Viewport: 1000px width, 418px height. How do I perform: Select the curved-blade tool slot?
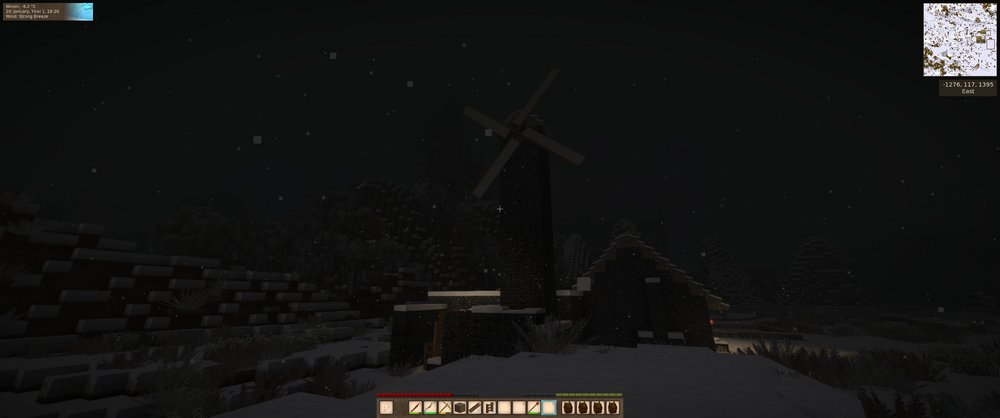(x=430, y=407)
